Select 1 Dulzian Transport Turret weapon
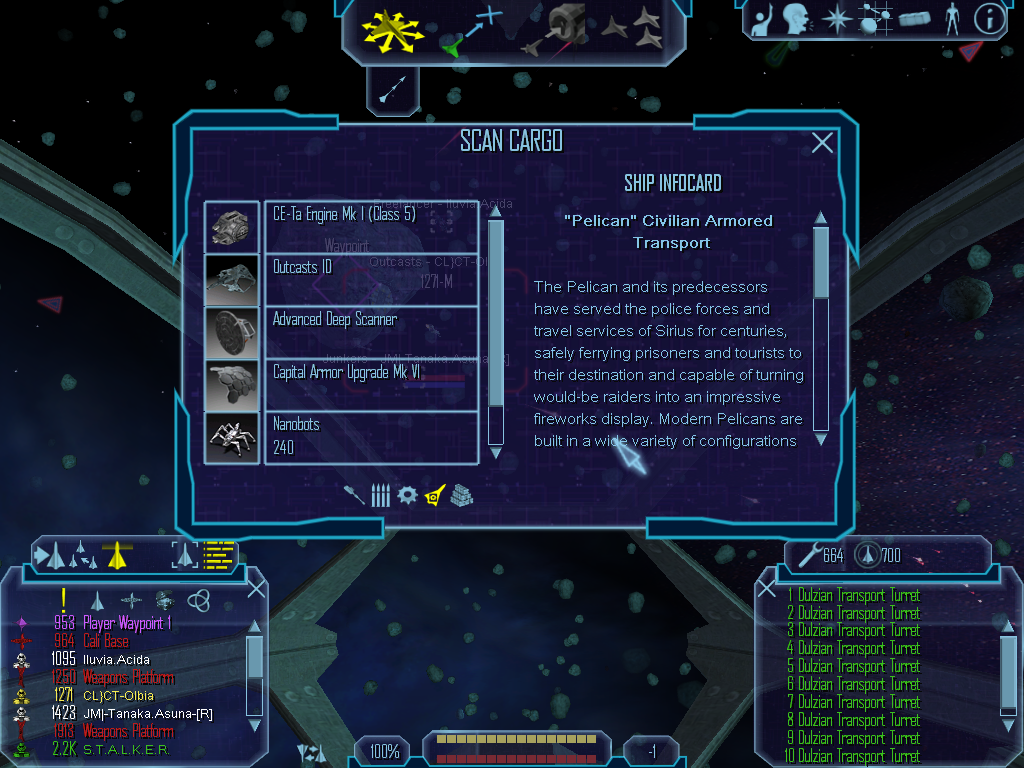The height and width of the screenshot is (768, 1024). click(853, 596)
